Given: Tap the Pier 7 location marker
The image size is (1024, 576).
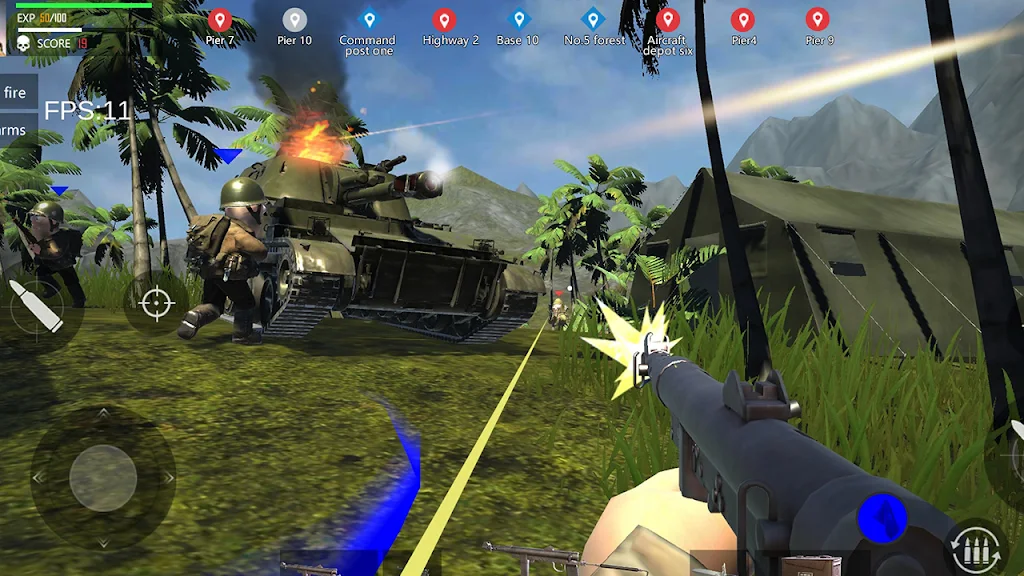Looking at the screenshot, I should (220, 20).
